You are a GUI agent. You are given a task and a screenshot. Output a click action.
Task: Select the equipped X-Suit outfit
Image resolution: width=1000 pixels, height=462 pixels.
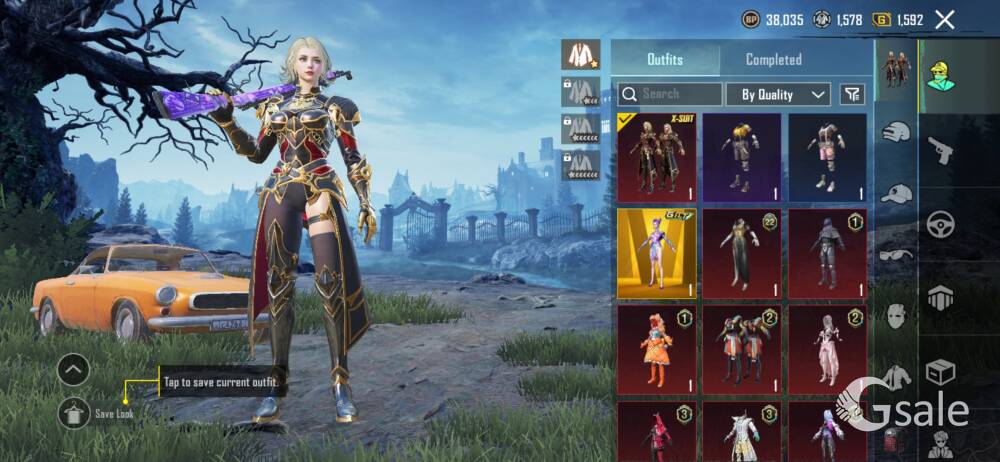(x=656, y=158)
